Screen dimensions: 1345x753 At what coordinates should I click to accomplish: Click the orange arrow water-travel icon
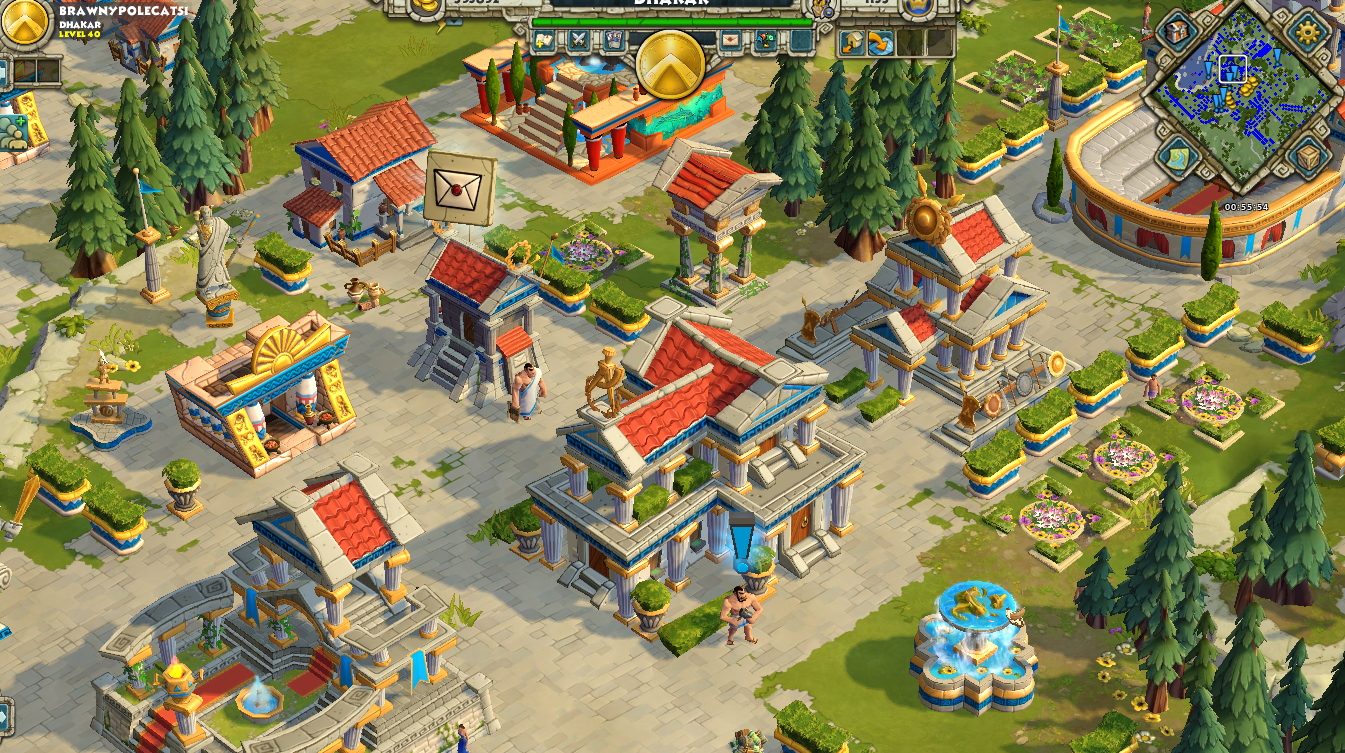pos(880,42)
